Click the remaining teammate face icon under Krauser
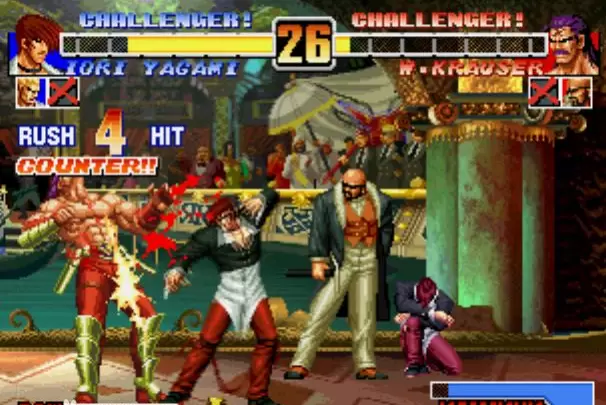The height and width of the screenshot is (405, 606). click(x=576, y=93)
